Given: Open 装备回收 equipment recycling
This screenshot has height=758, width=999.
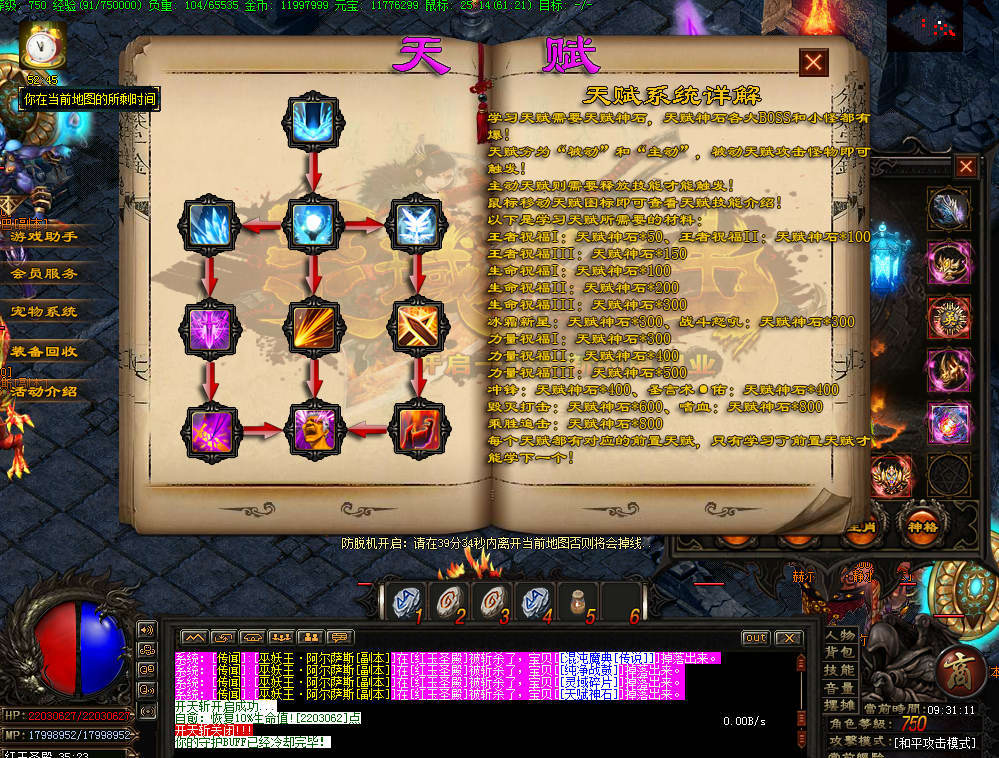Looking at the screenshot, I should coord(44,351).
